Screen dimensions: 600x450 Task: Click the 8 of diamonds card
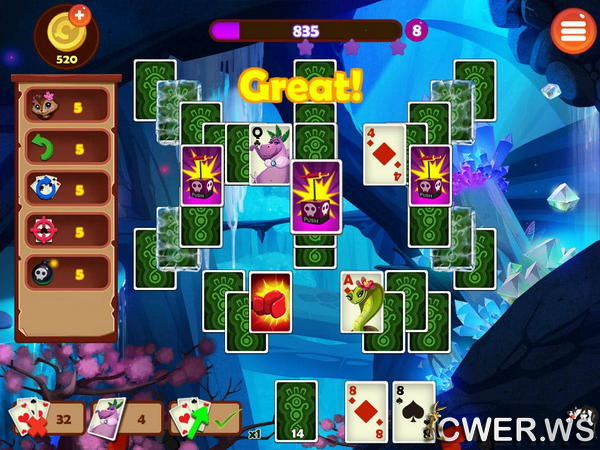pyautogui.click(x=365, y=412)
